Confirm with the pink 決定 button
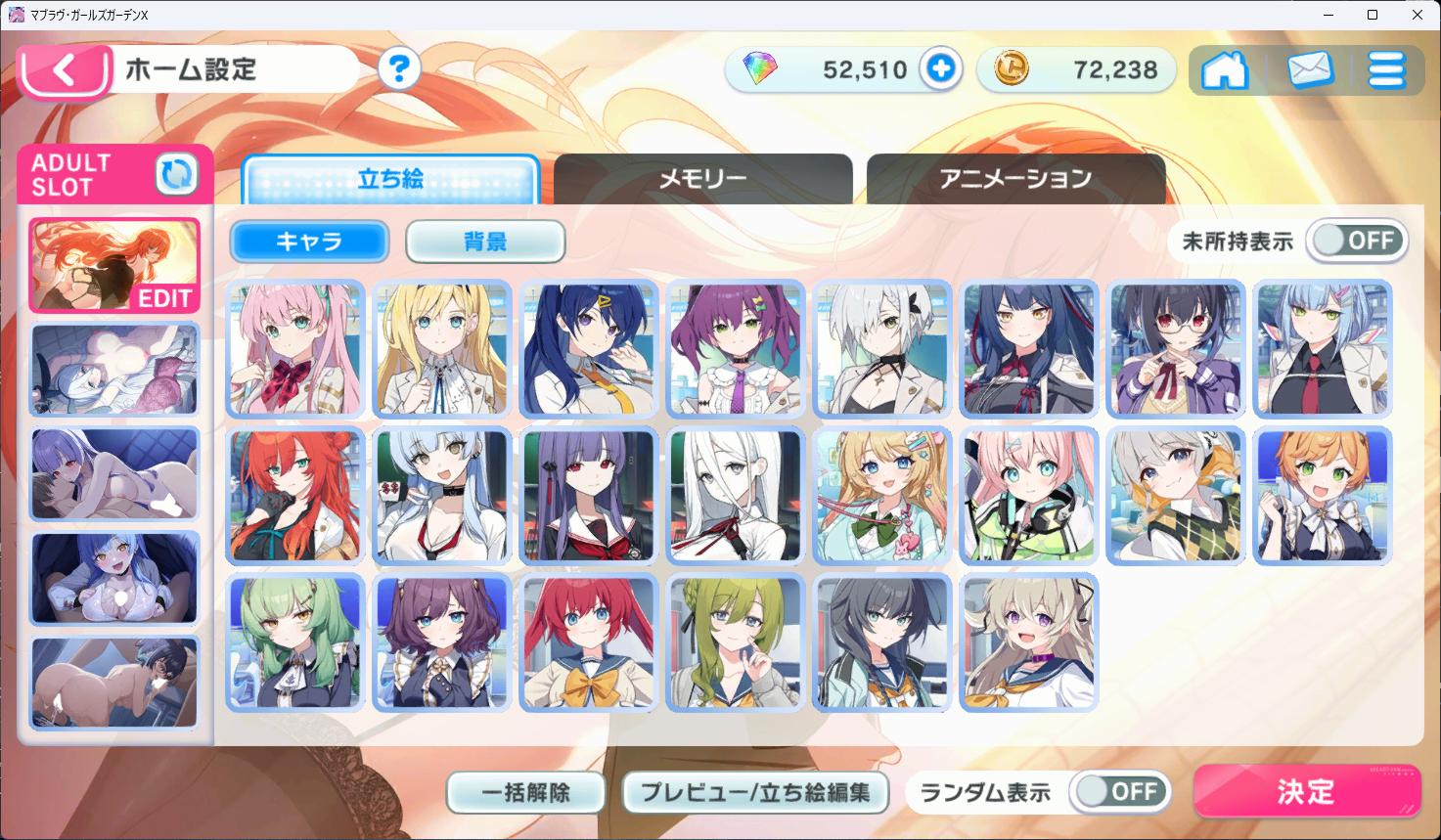The height and width of the screenshot is (840, 1441). tap(1306, 791)
